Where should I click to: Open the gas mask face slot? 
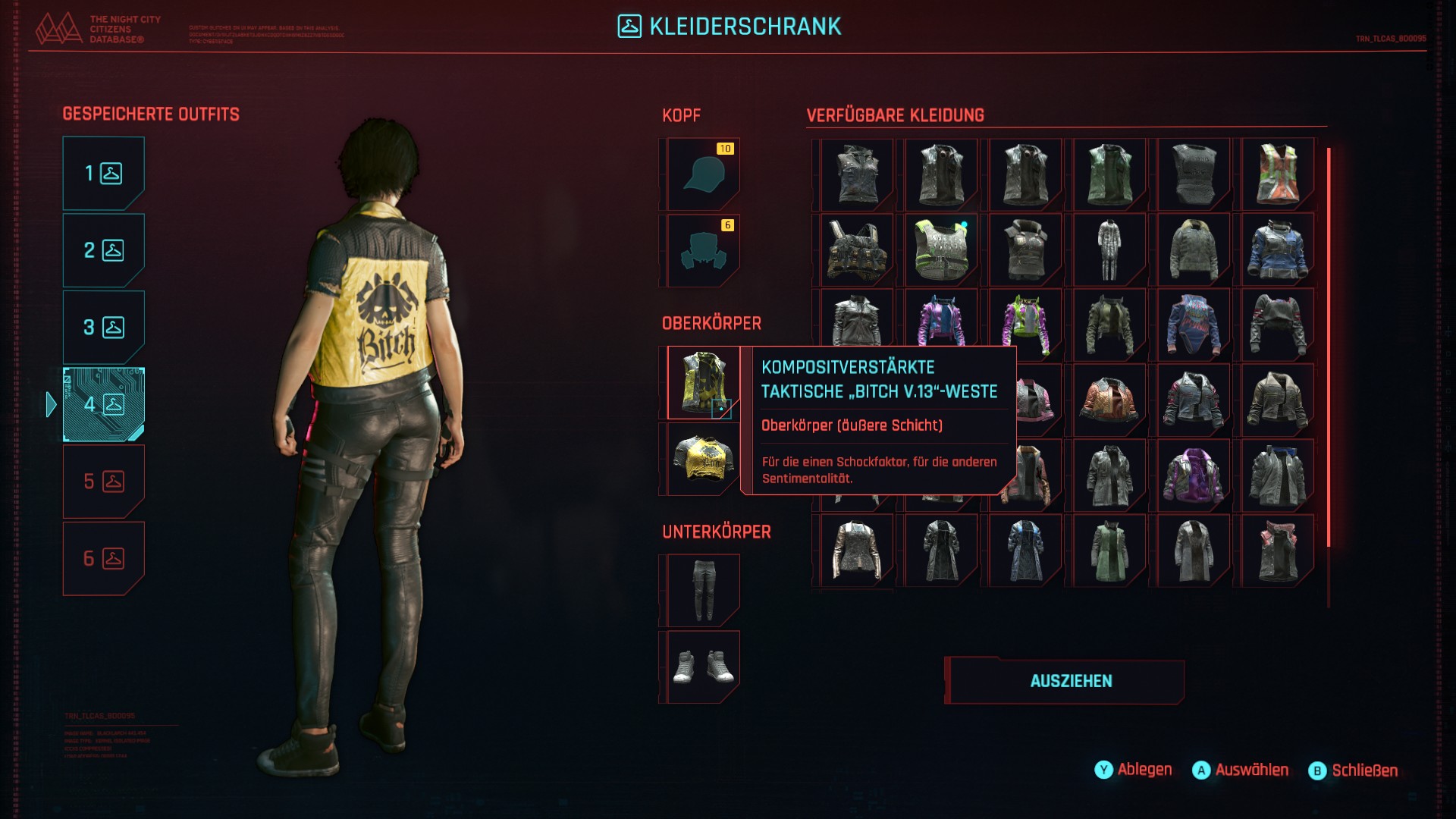pos(703,251)
